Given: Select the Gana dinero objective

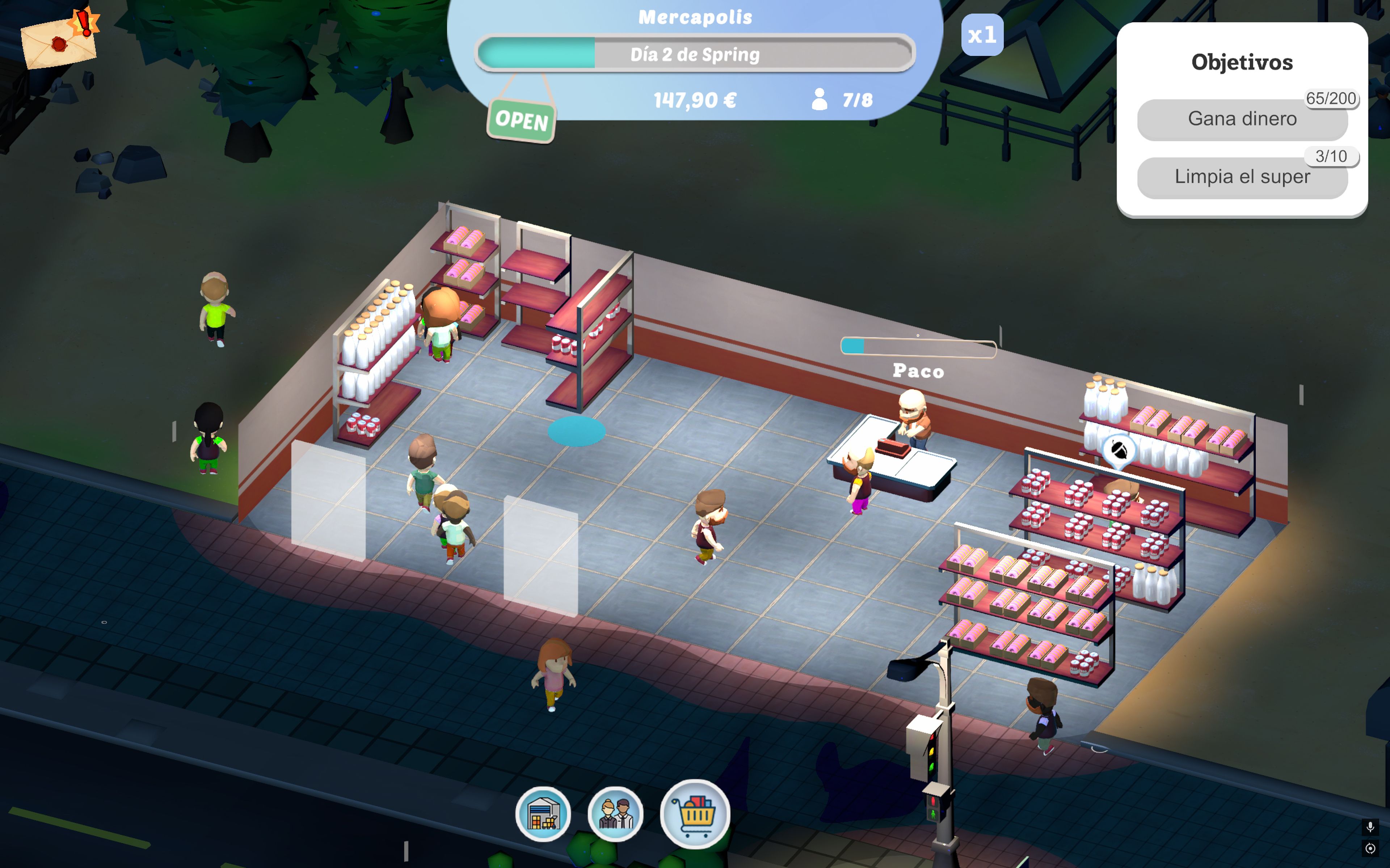Looking at the screenshot, I should [1242, 119].
